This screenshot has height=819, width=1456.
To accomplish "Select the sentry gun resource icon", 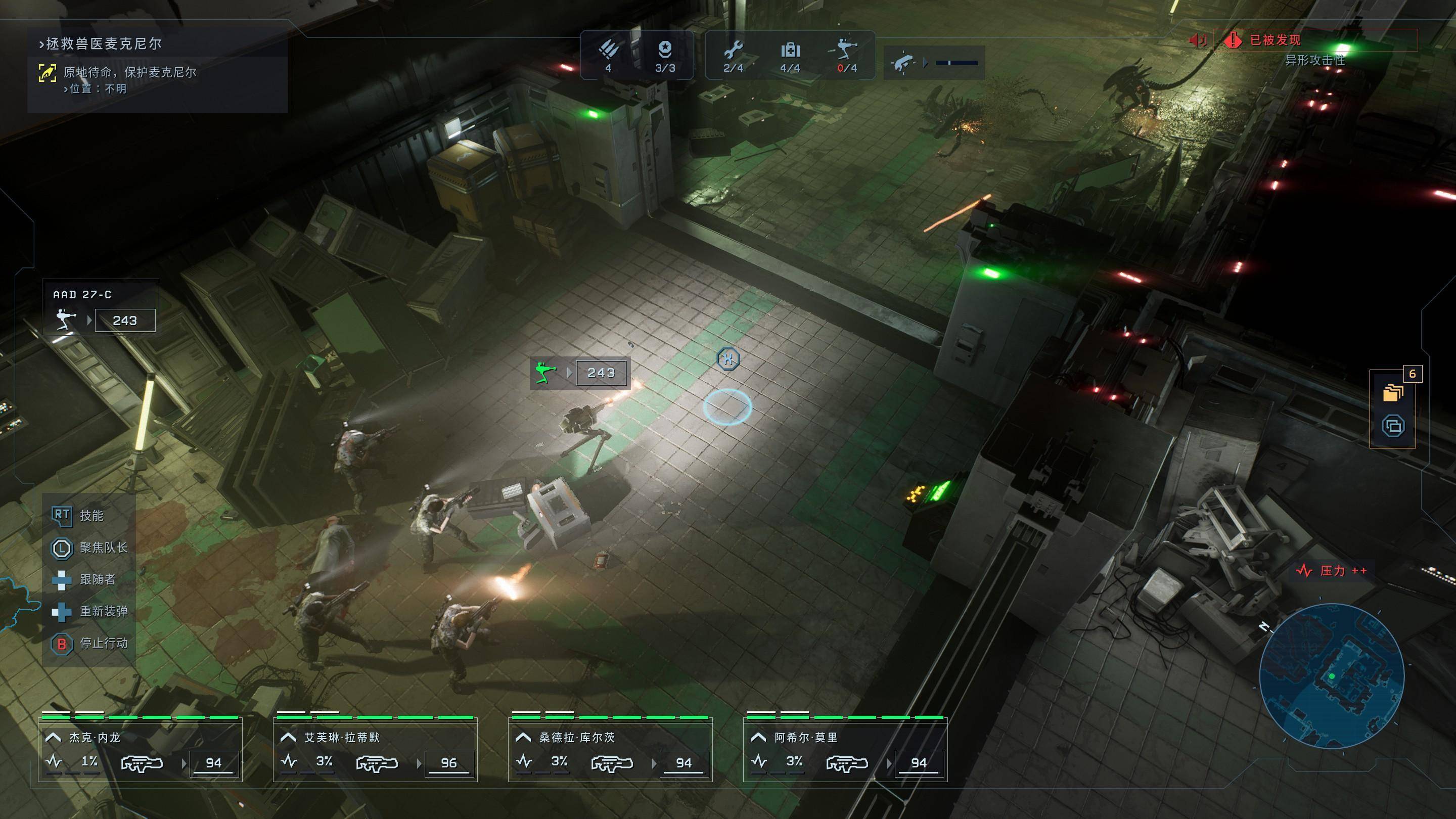I will (846, 51).
